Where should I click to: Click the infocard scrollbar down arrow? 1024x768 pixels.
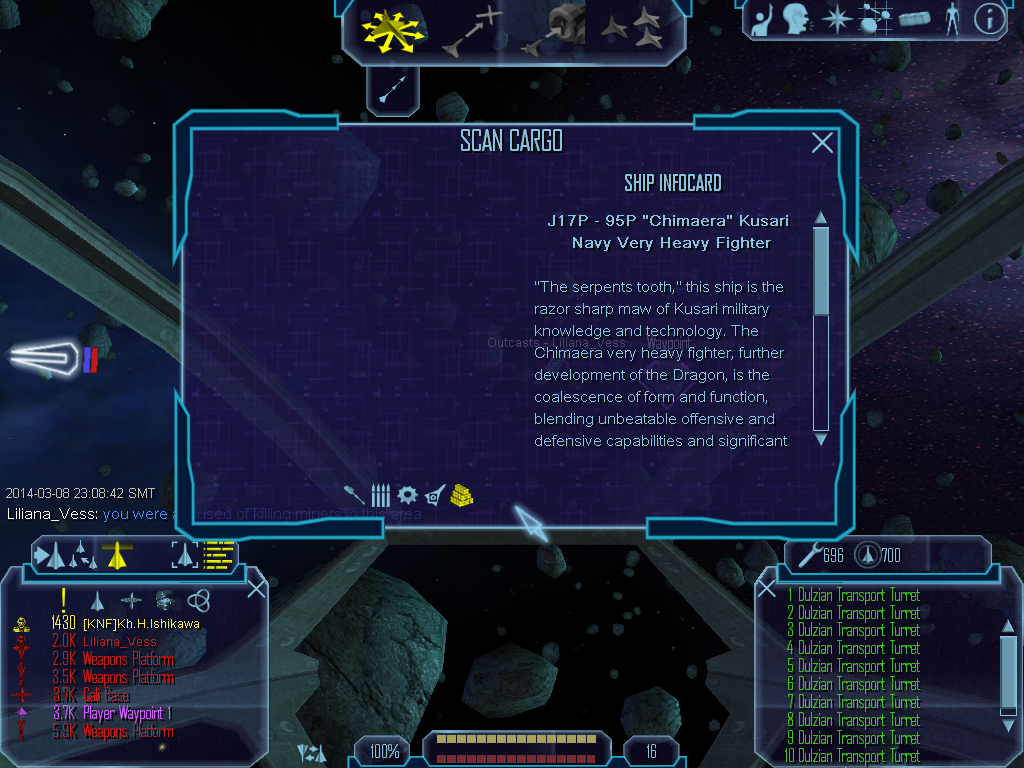(821, 439)
